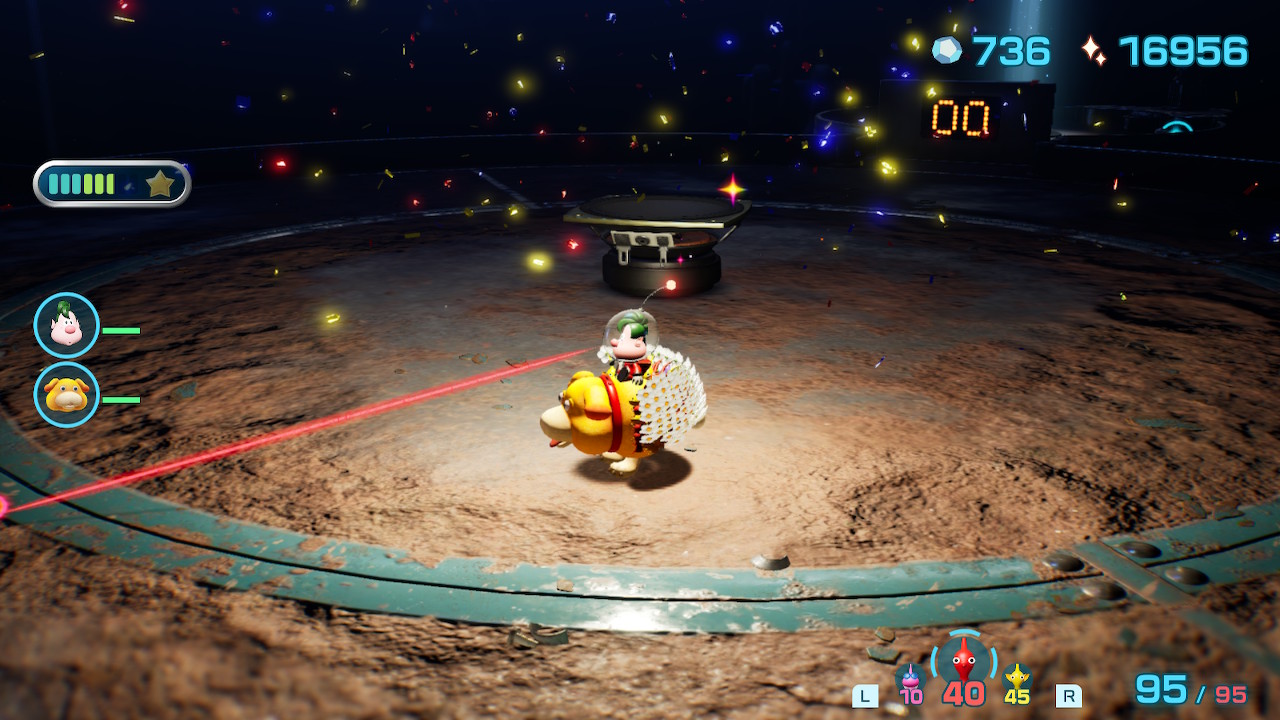Choose the Yellow Pikmin squad icon
This screenshot has width=1280, height=720.
(x=1017, y=677)
